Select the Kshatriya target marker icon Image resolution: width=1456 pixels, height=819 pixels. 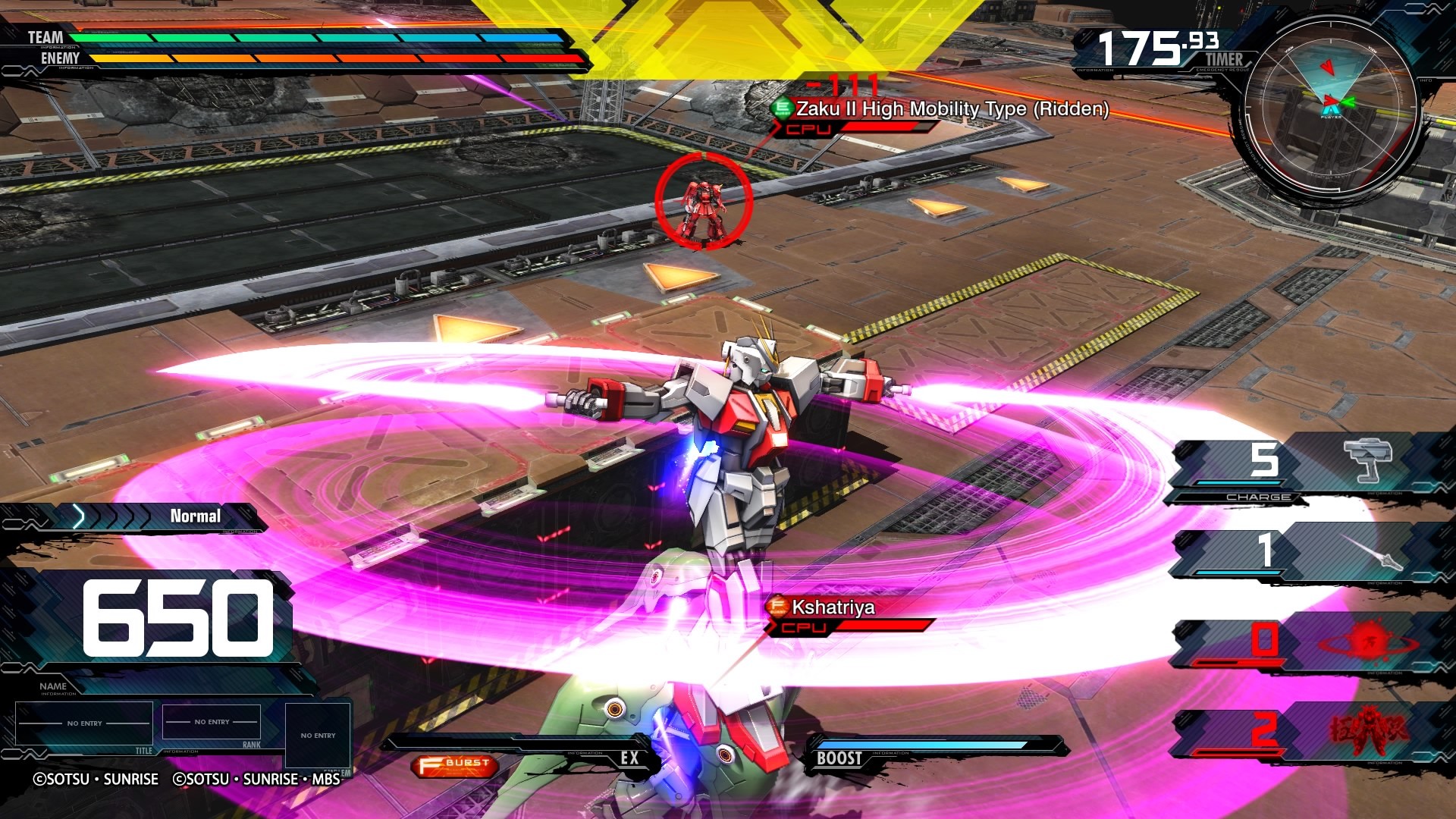tap(777, 606)
